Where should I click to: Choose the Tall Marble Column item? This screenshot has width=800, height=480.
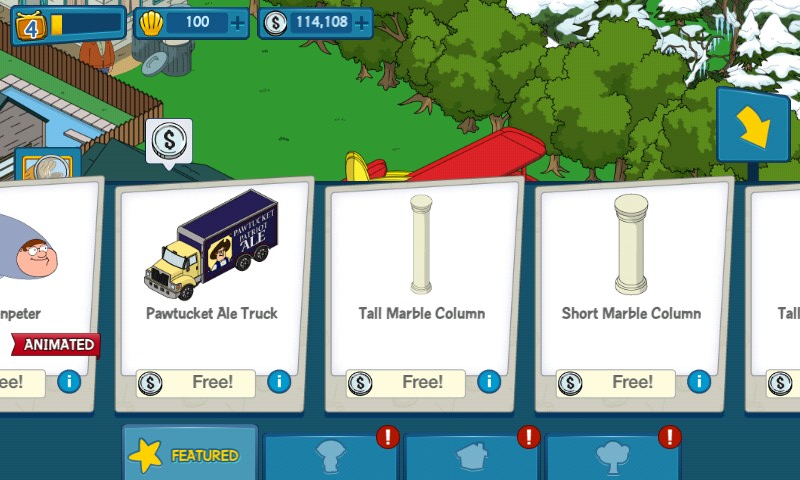[421, 260]
